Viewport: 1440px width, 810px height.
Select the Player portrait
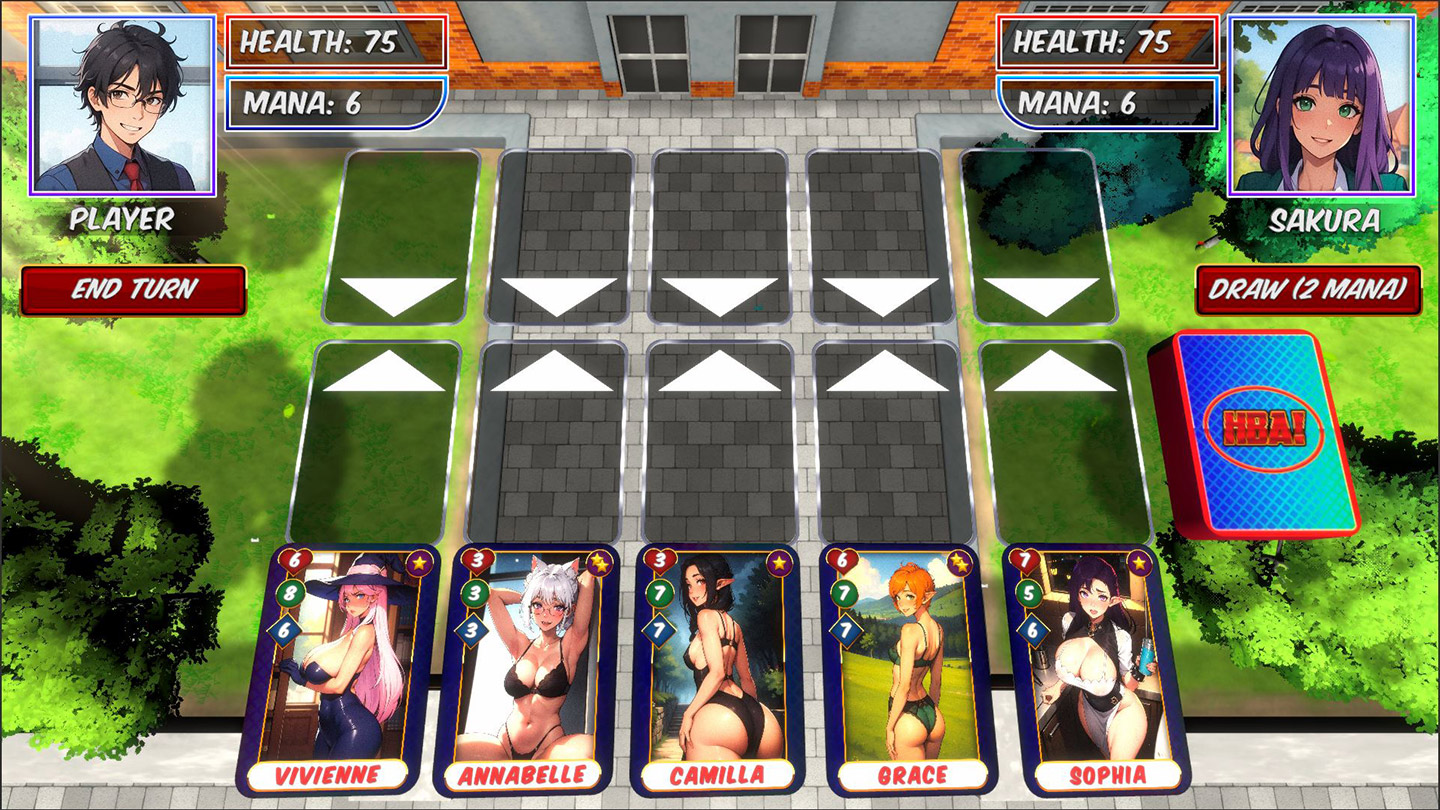124,104
